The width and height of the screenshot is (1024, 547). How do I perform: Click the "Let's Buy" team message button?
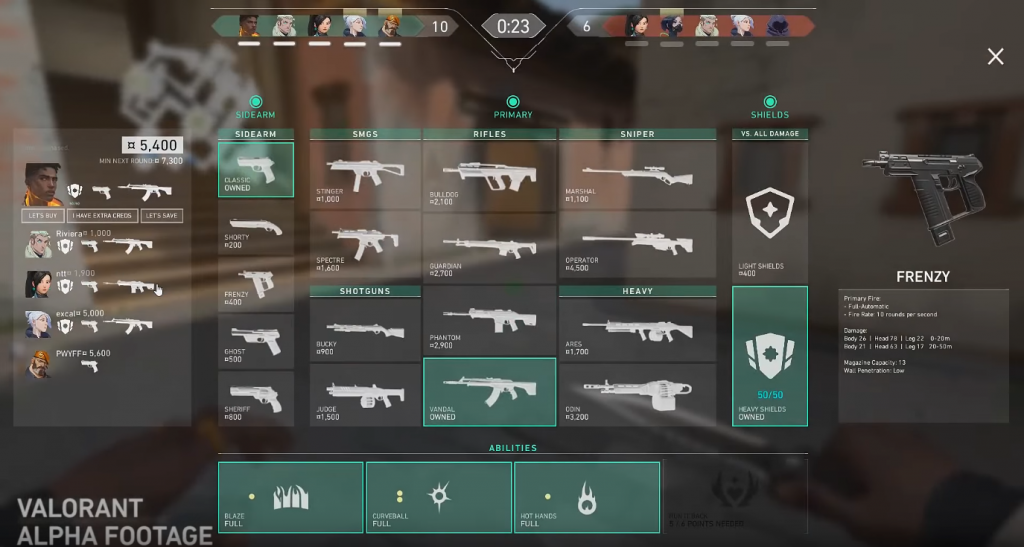point(44,216)
